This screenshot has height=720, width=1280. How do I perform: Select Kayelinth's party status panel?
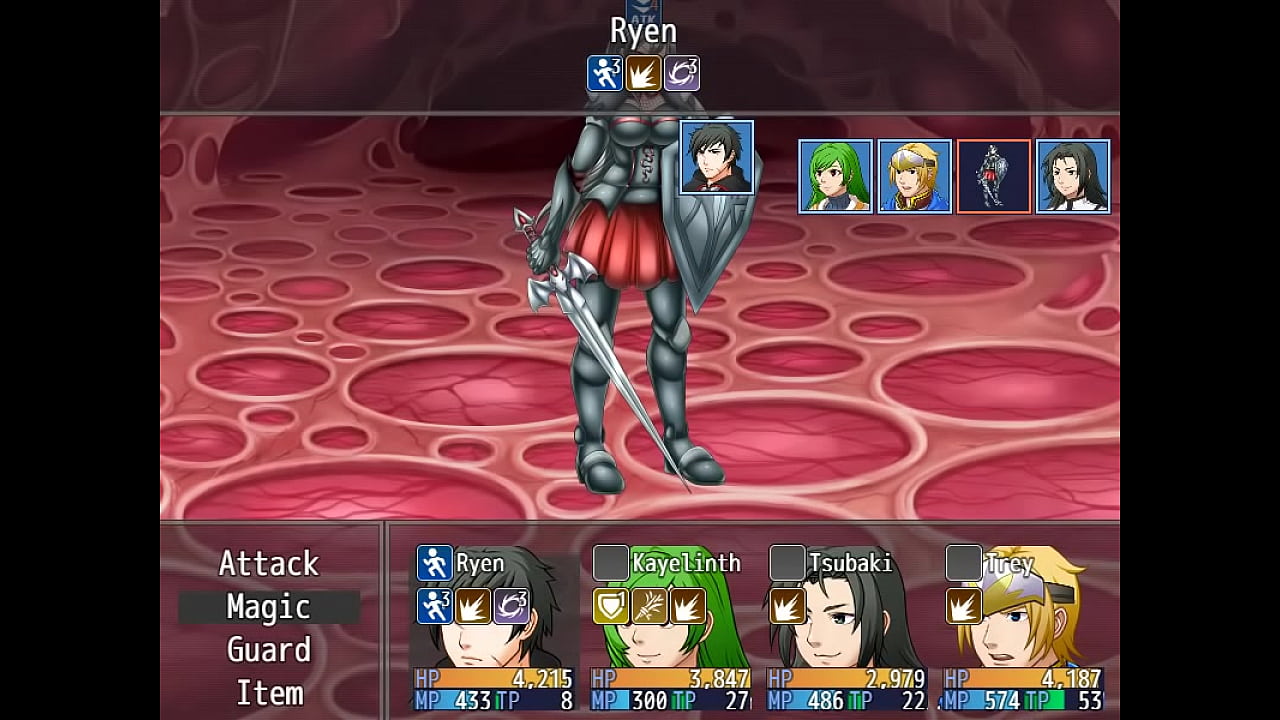[x=670, y=628]
